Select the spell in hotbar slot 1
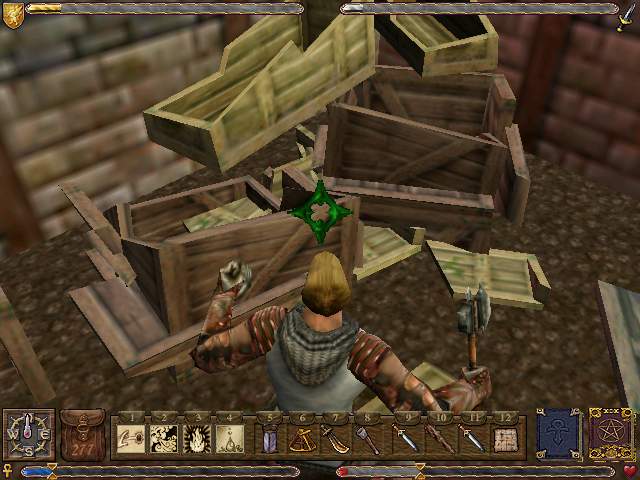 pos(130,438)
